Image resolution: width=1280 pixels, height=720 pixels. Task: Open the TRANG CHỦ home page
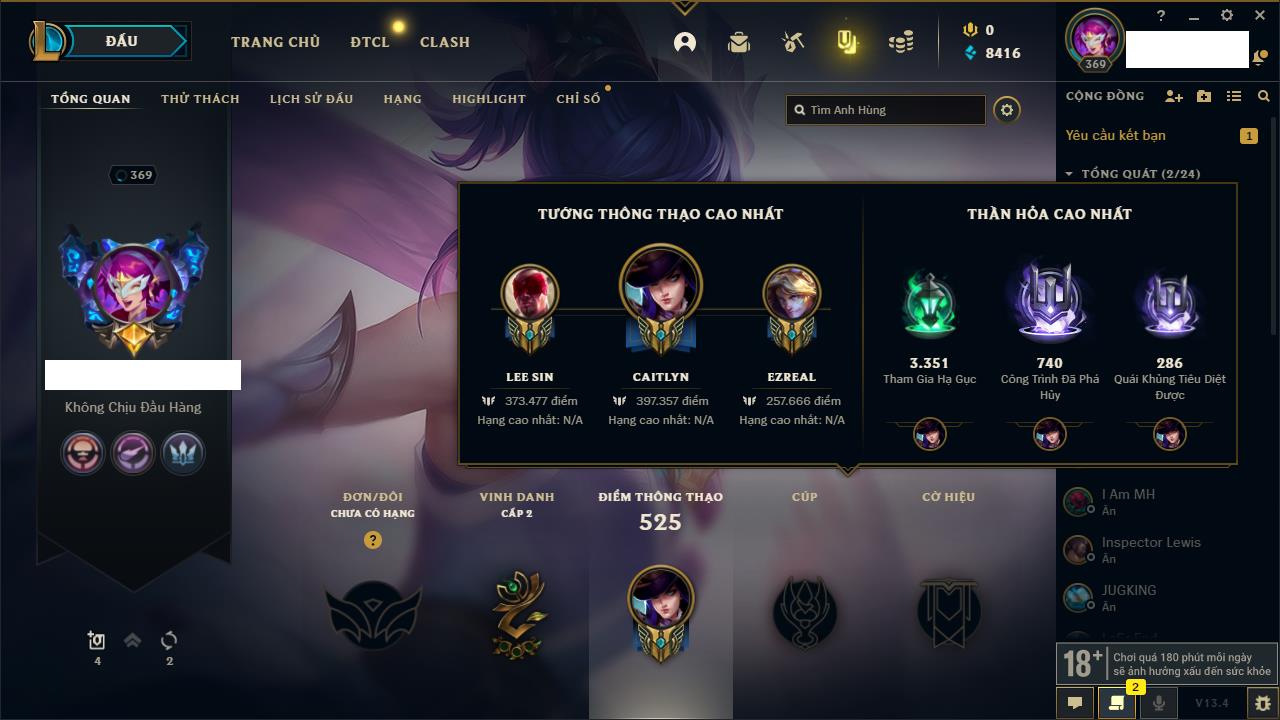275,42
